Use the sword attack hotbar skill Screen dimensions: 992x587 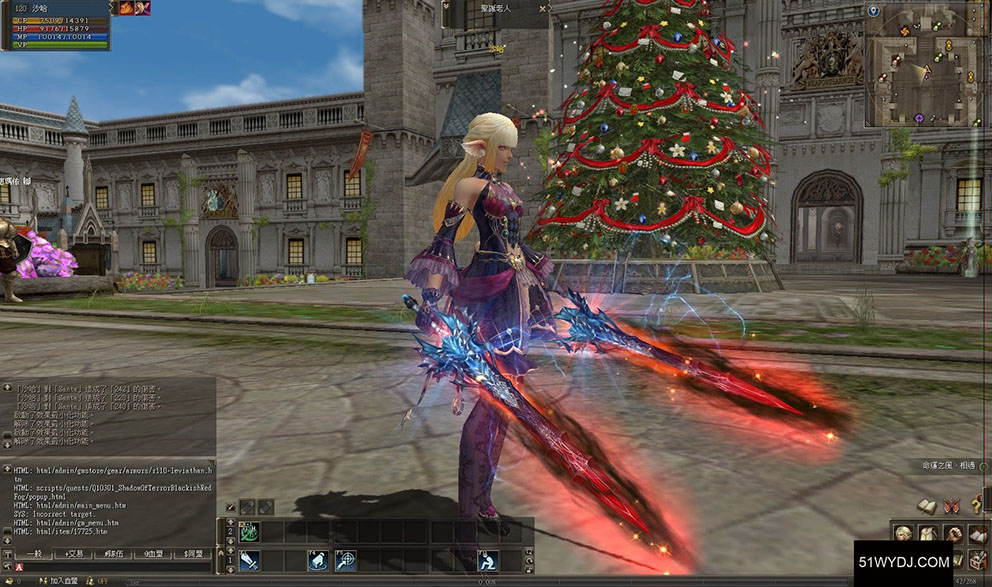click(249, 560)
